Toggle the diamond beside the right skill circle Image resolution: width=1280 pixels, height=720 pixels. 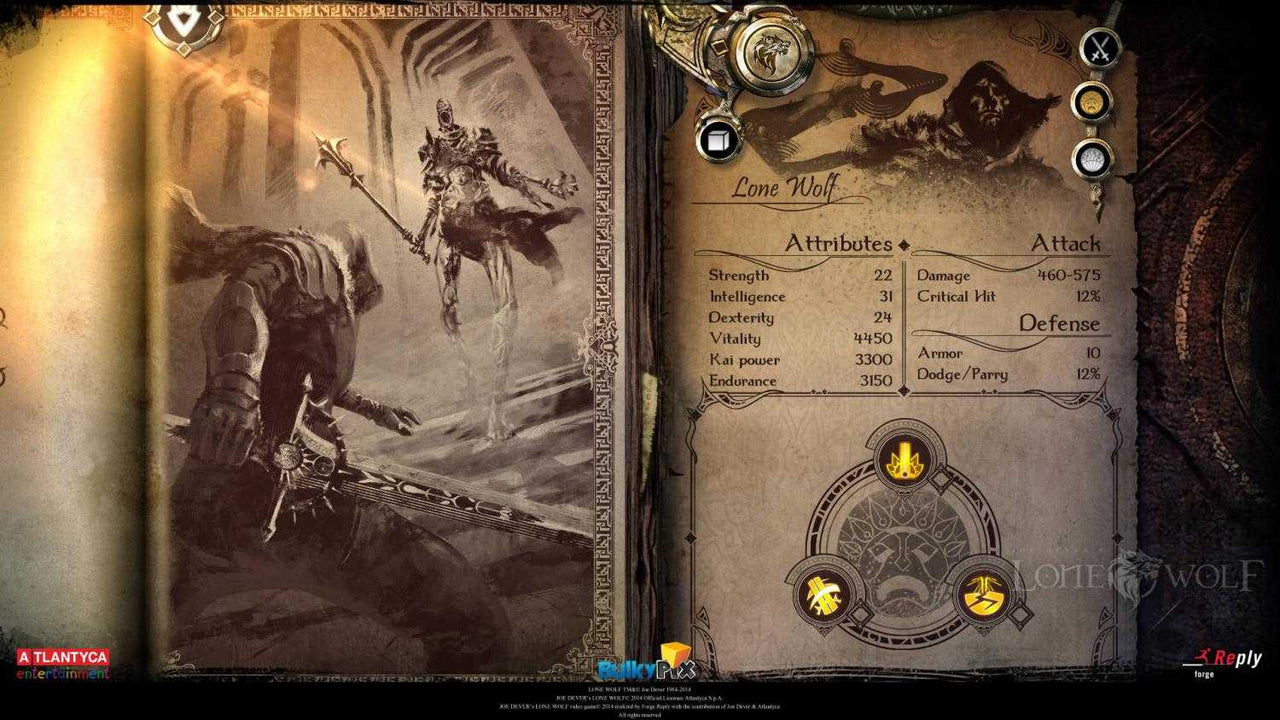pyautogui.click(x=1021, y=613)
